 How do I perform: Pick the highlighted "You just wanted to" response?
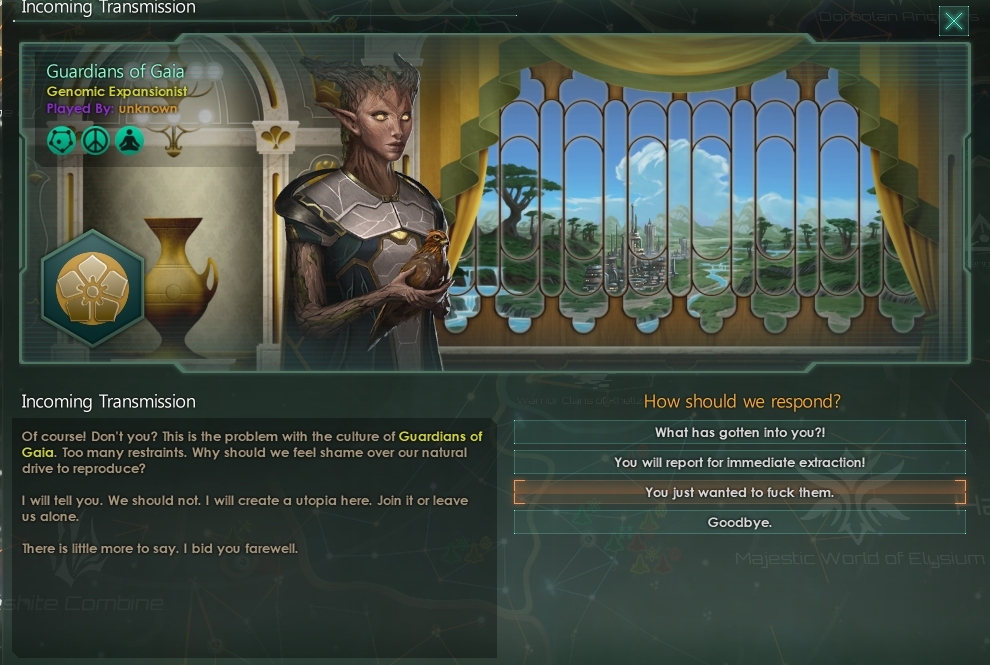pos(739,492)
